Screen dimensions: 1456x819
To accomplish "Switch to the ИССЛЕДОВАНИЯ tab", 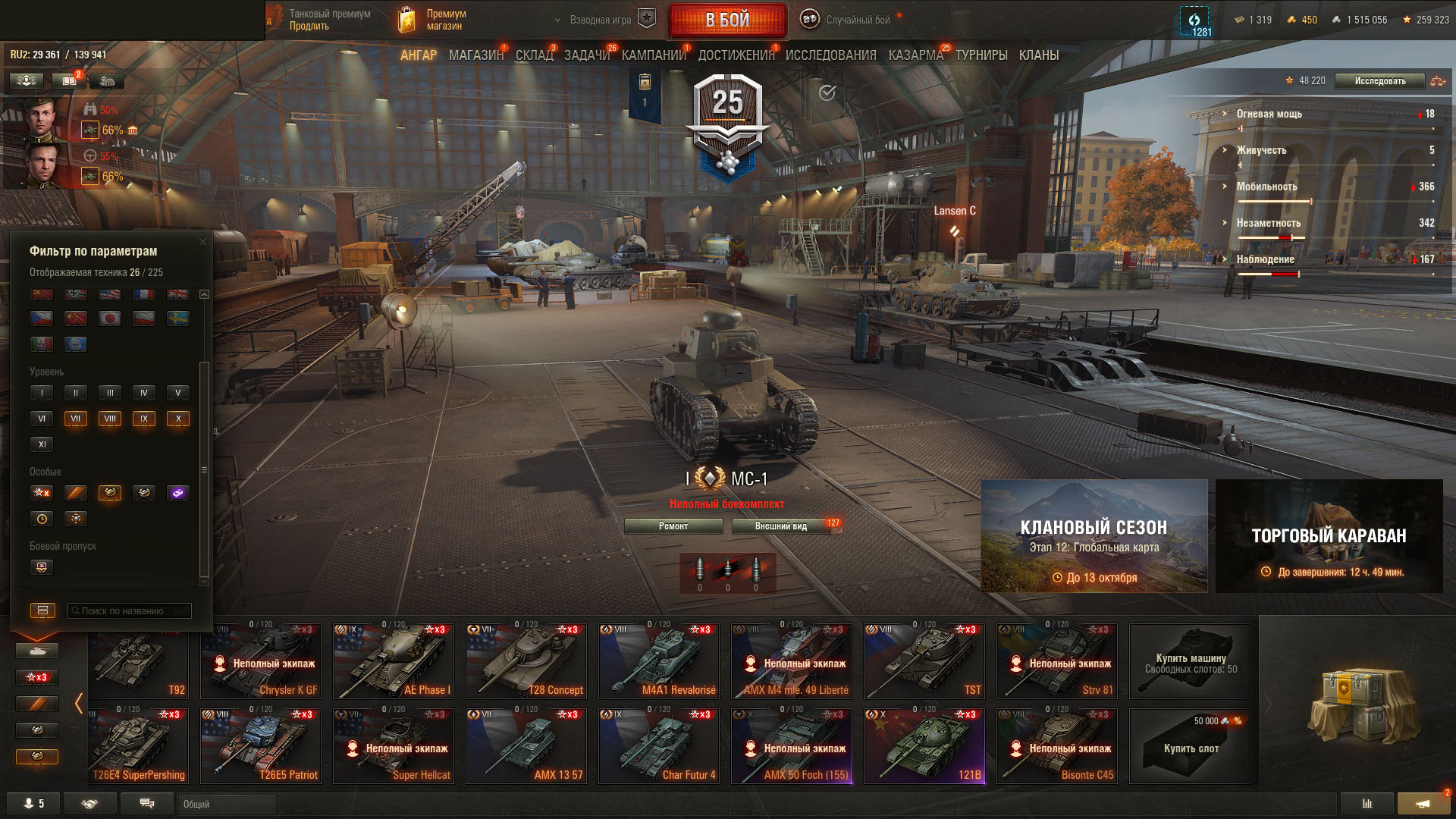I will [x=830, y=55].
